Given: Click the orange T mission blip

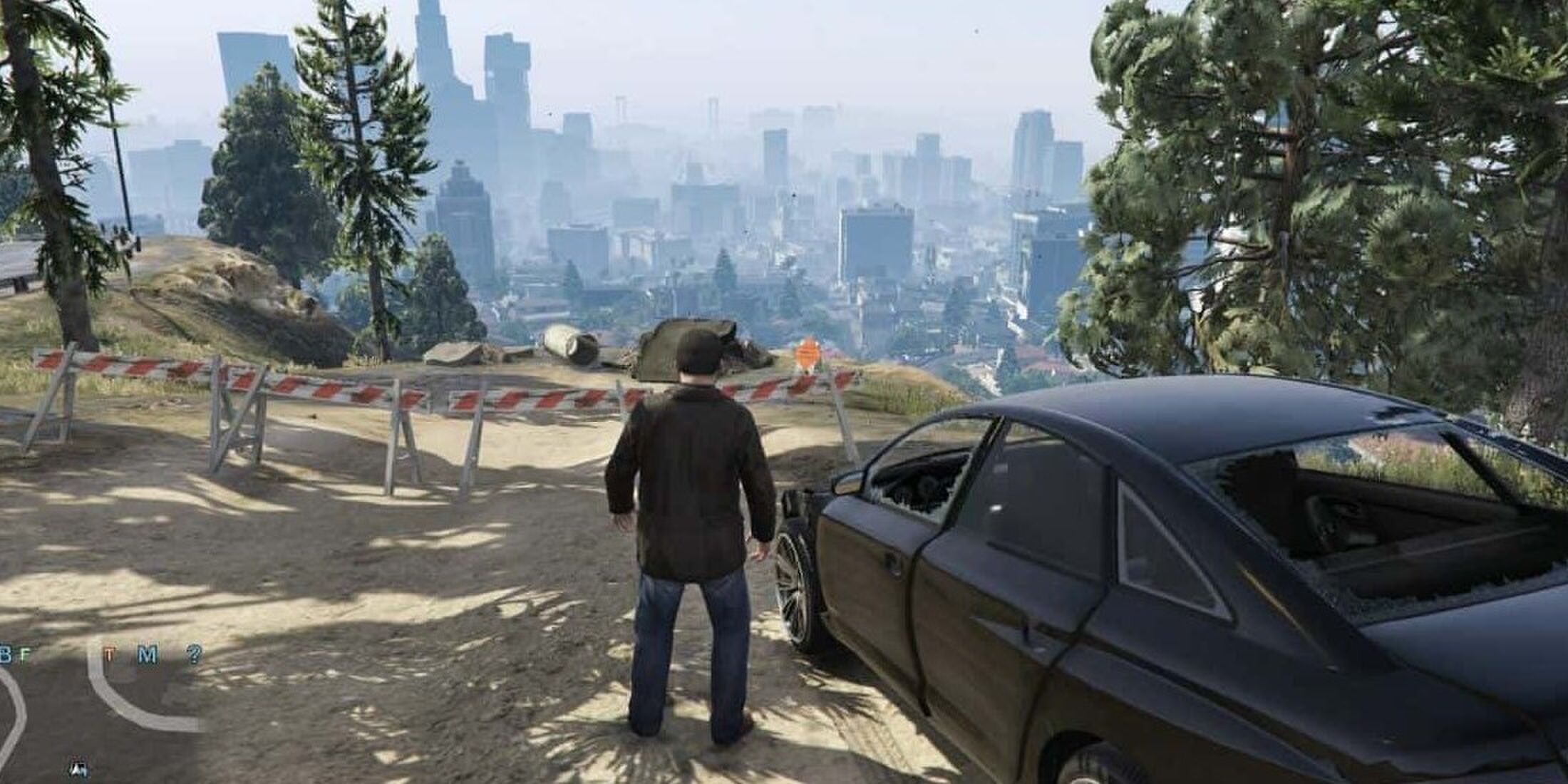Looking at the screenshot, I should 108,654.
